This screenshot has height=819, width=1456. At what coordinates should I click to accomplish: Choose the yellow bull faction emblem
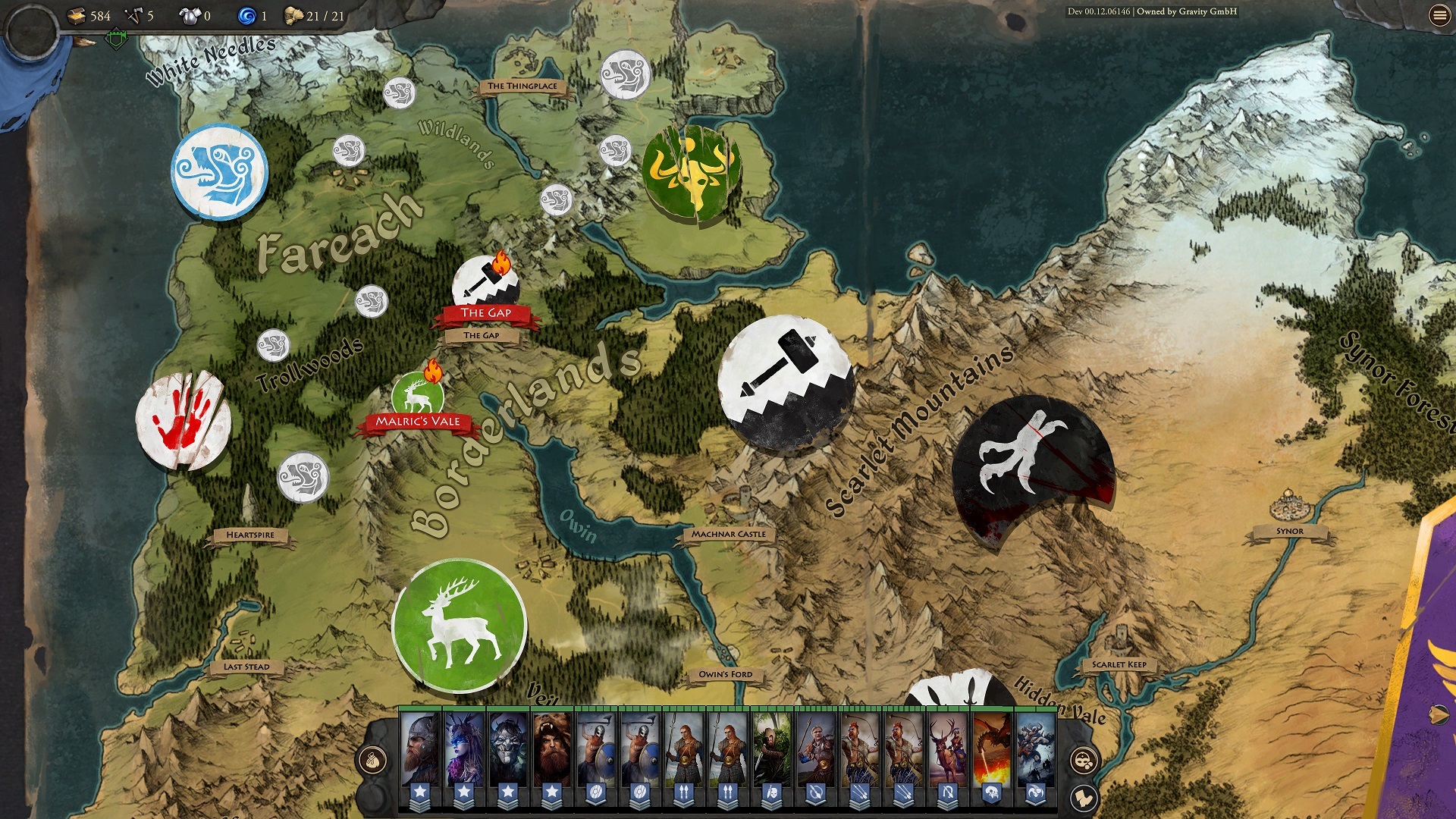pos(691,174)
